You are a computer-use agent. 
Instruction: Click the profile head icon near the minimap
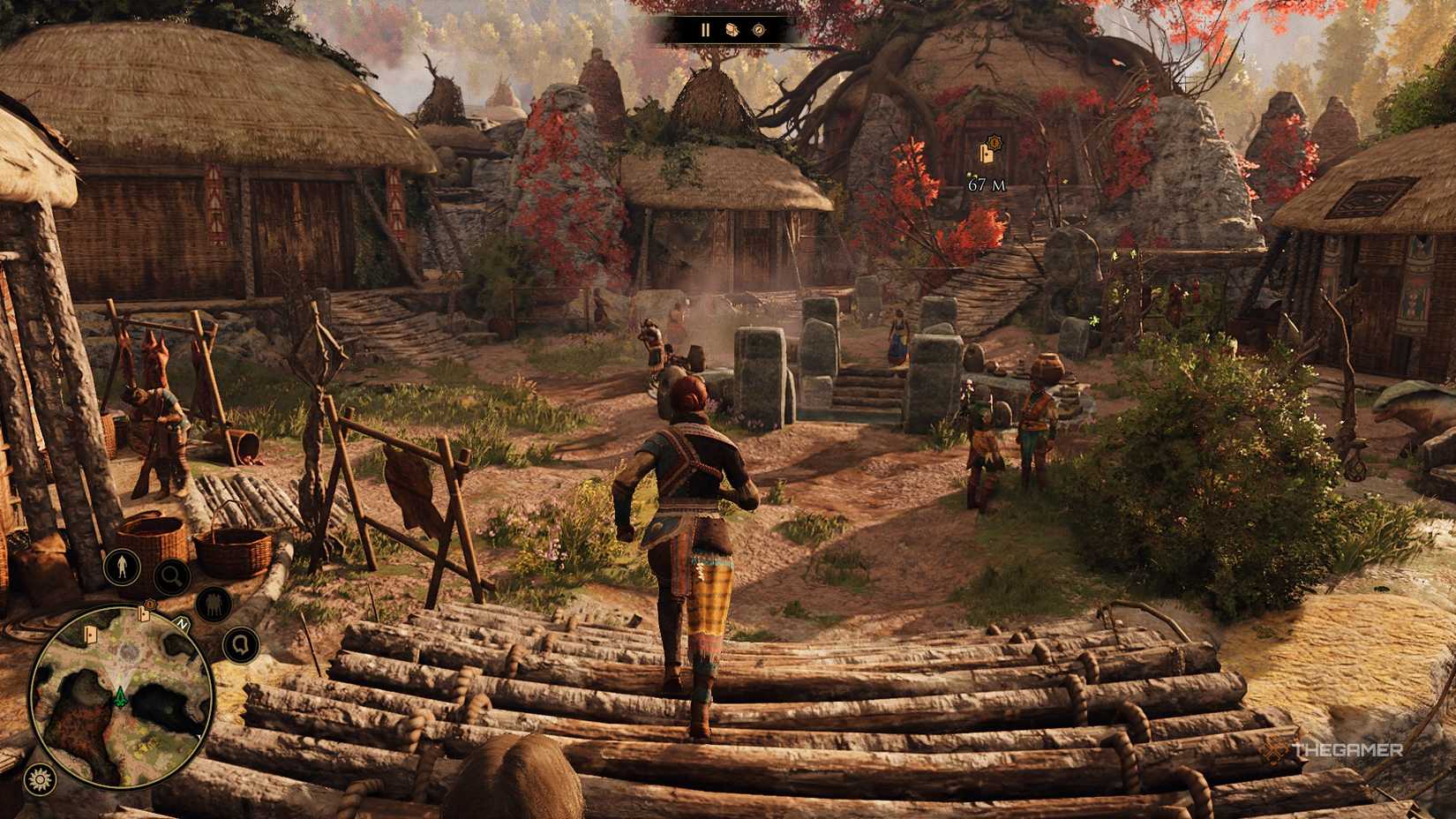pos(242,645)
